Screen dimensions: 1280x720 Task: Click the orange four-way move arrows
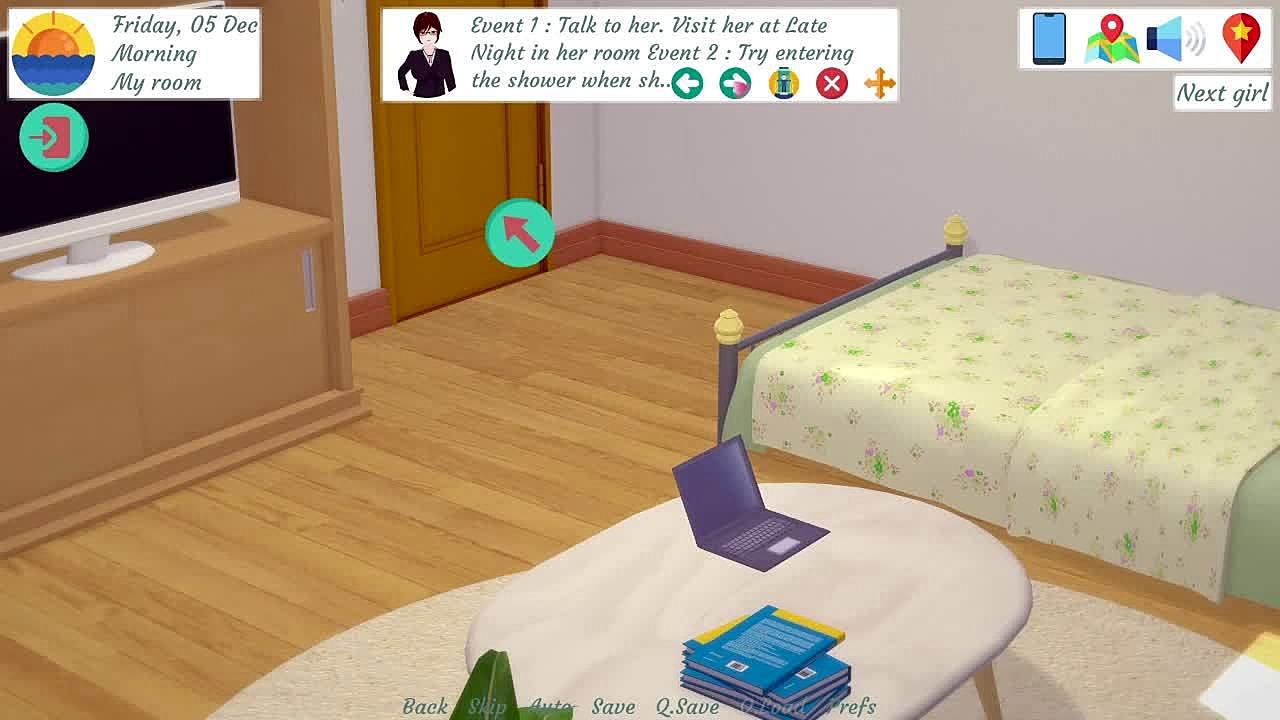click(880, 84)
